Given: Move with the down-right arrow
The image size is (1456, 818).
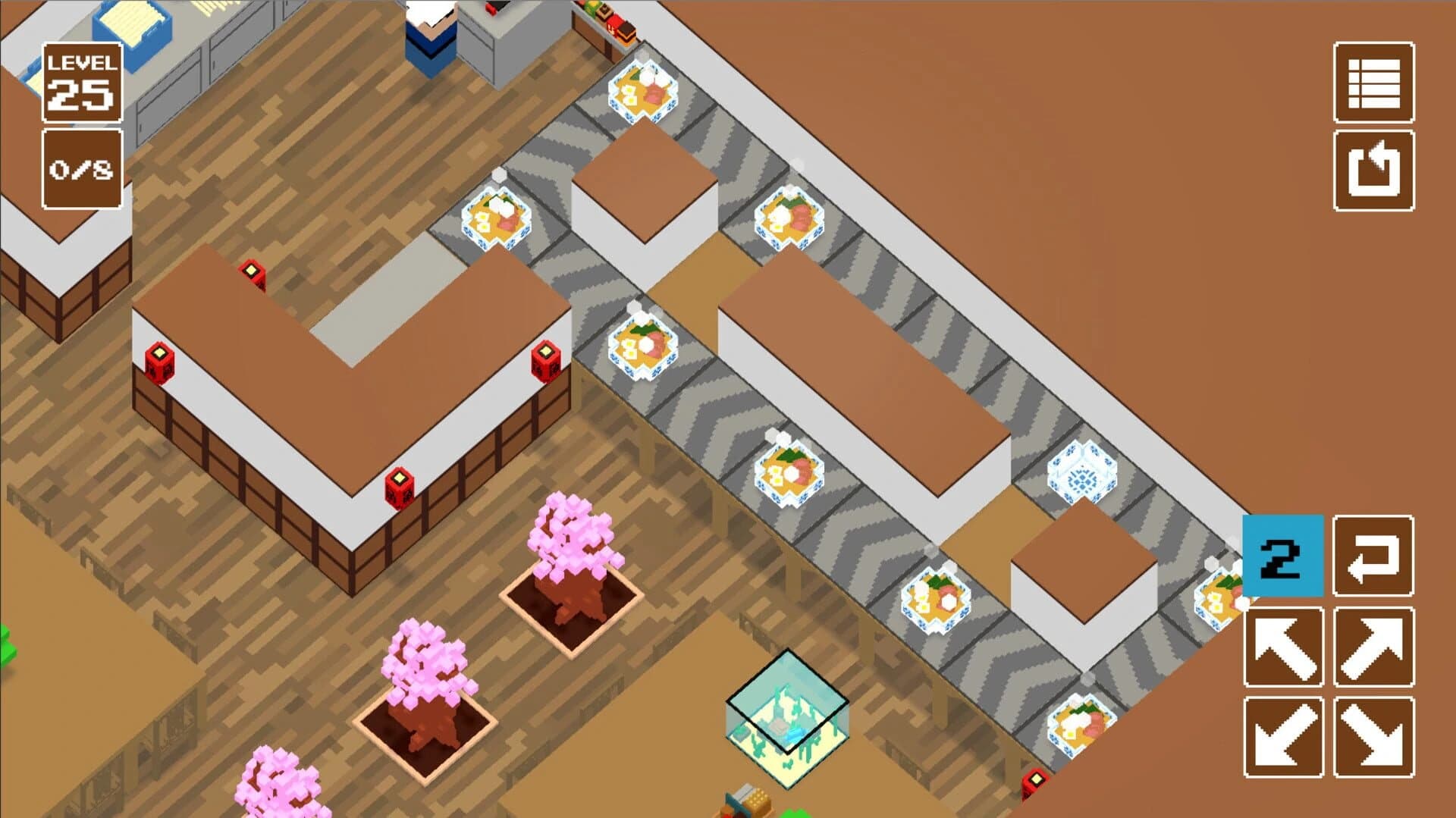Looking at the screenshot, I should [1373, 737].
